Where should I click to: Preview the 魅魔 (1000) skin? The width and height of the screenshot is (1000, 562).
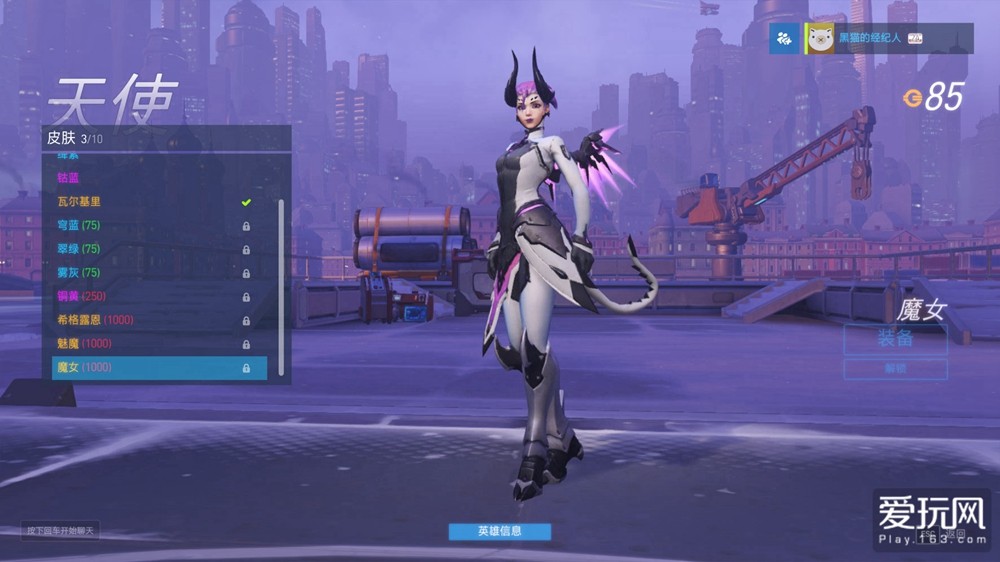coord(150,344)
